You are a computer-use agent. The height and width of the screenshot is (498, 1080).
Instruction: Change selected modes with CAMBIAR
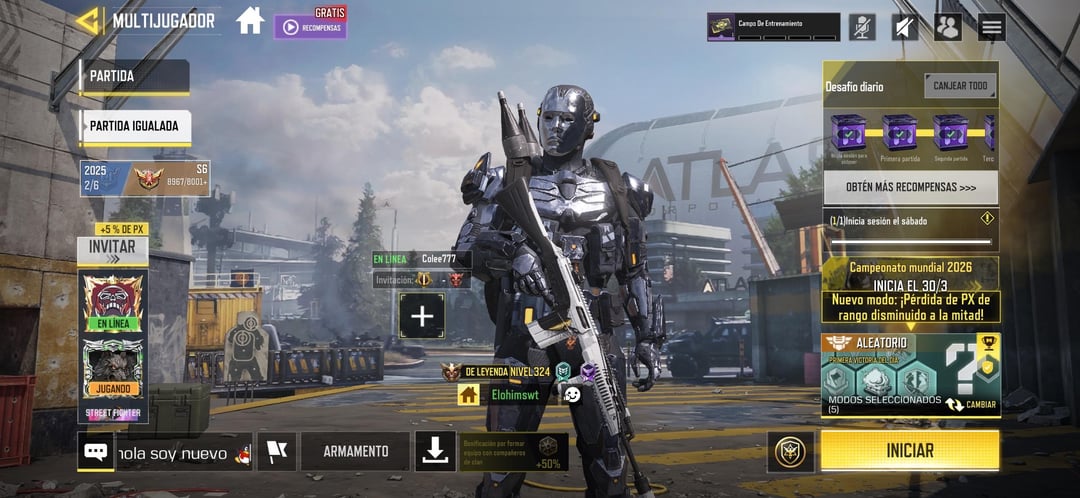click(x=970, y=405)
